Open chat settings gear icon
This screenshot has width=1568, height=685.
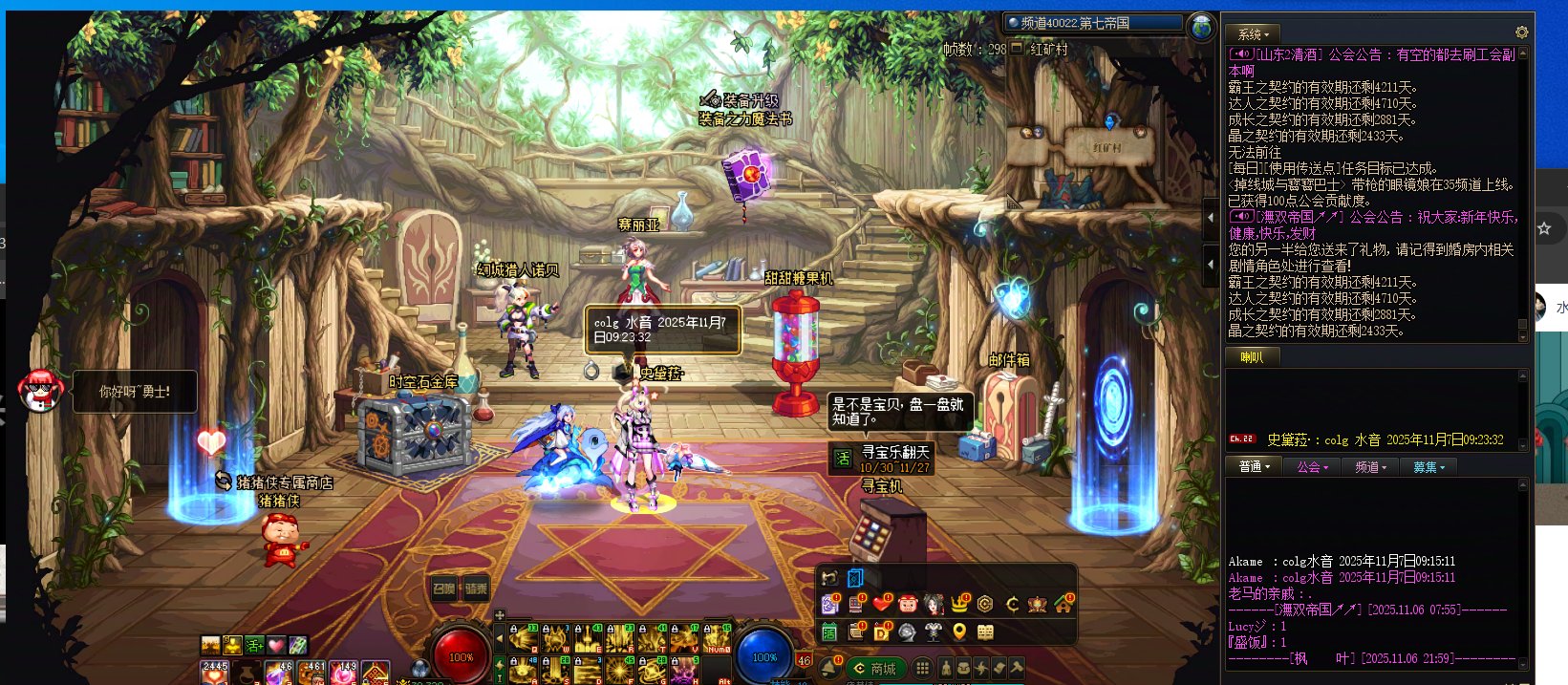[x=1521, y=32]
